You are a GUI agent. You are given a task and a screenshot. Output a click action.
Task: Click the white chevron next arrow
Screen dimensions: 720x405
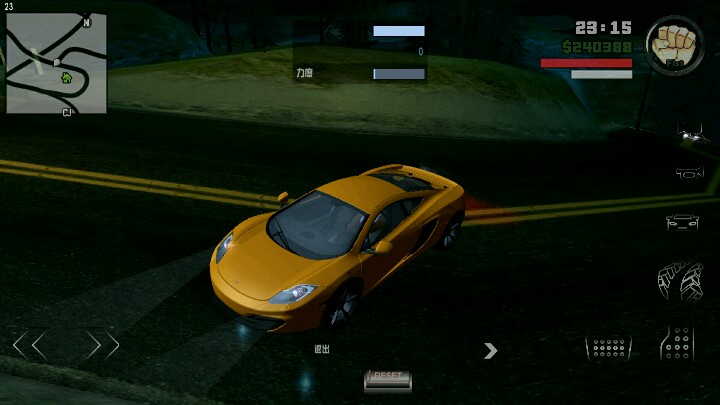[490, 350]
